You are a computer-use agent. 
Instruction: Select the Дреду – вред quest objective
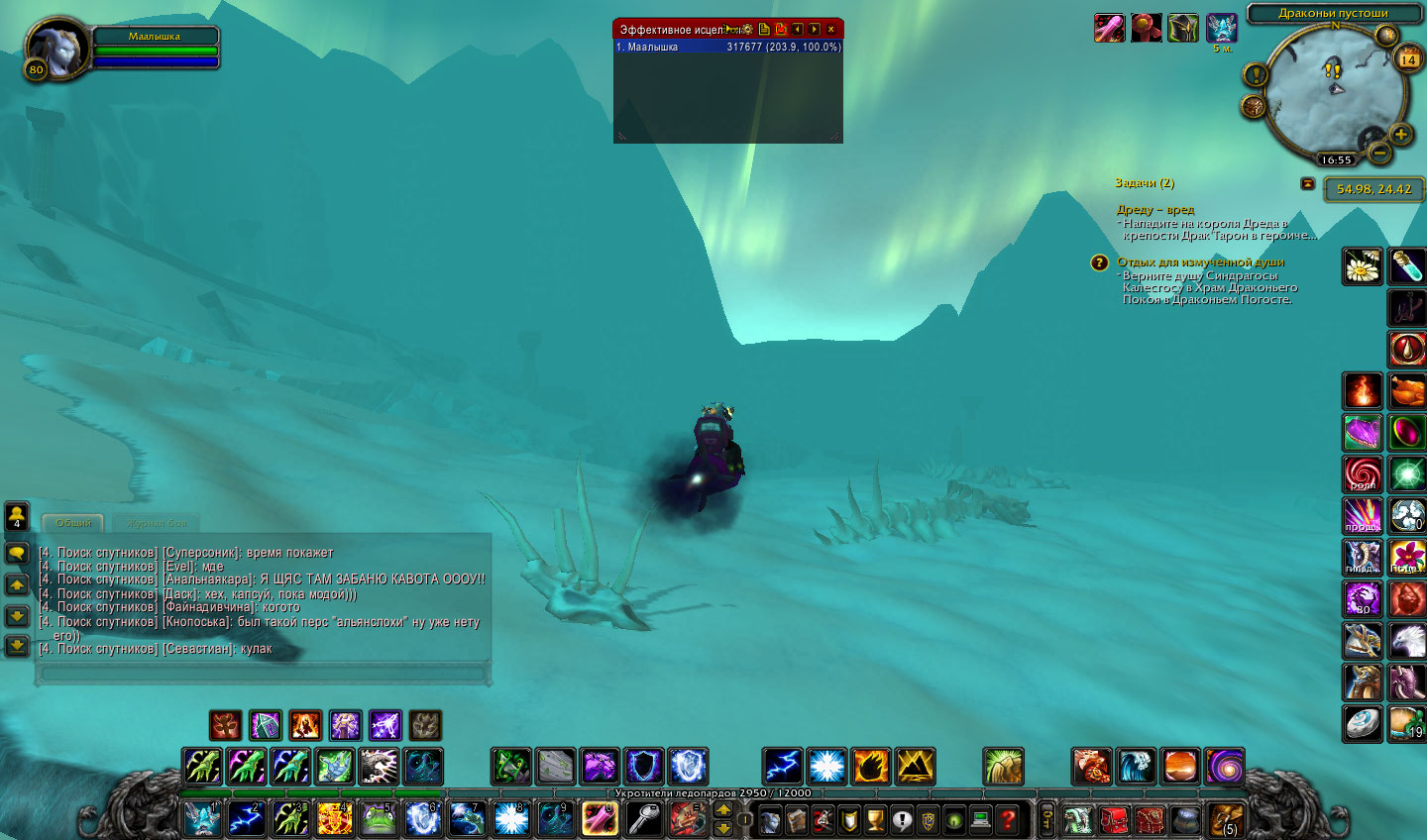(1154, 210)
